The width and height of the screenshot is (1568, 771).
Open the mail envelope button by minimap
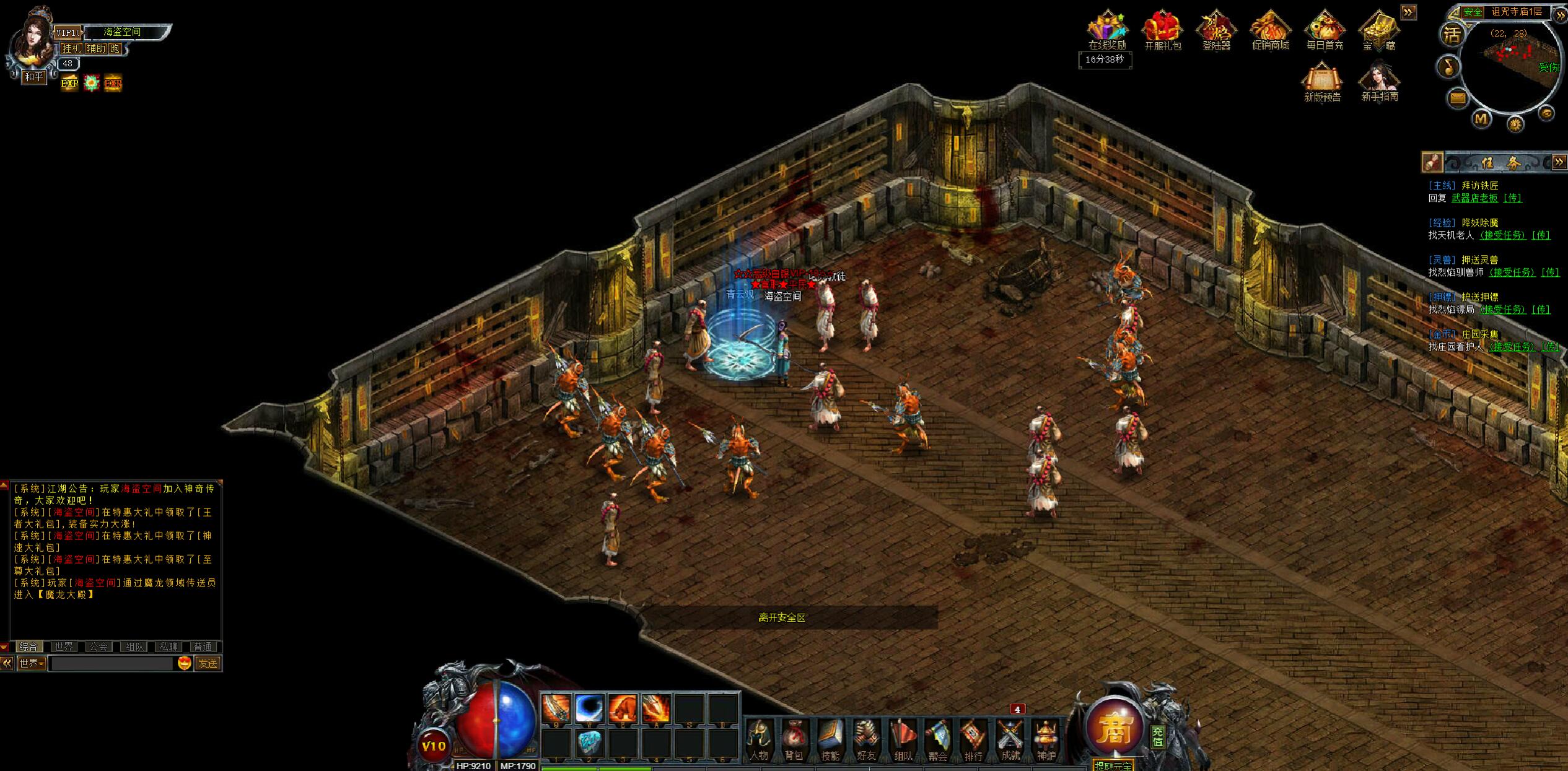click(1458, 98)
